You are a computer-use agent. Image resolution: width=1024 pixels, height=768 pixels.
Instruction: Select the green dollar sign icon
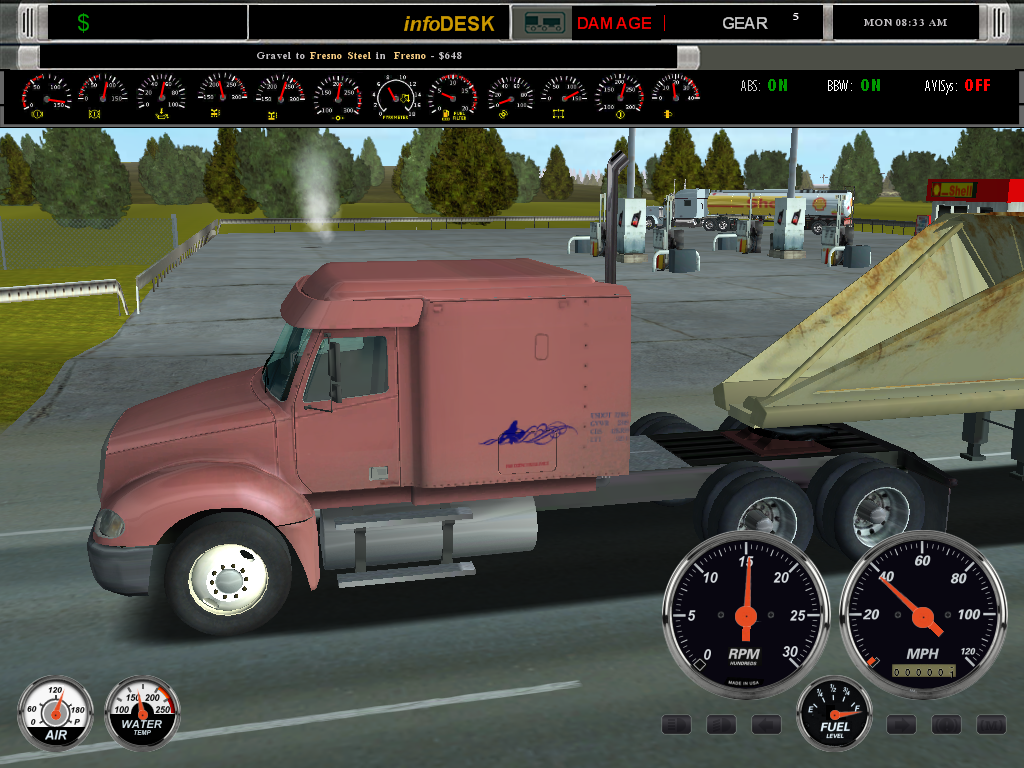(x=83, y=23)
